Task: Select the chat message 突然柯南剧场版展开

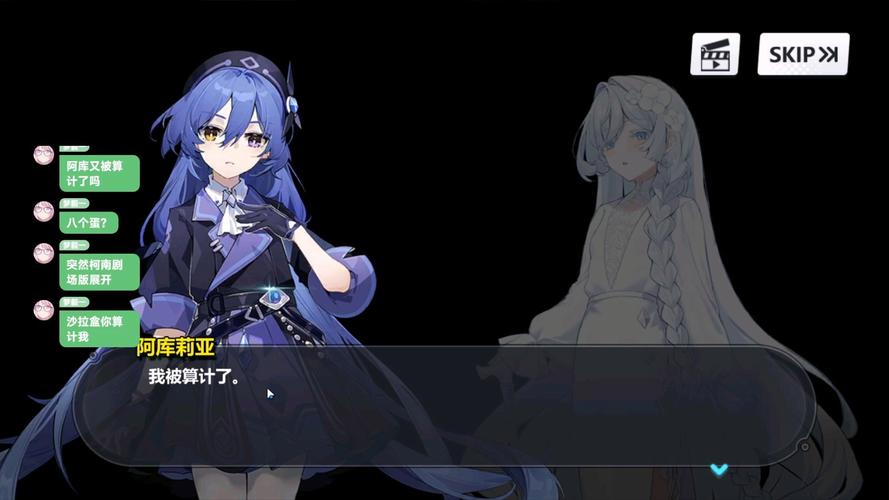Action: (x=100, y=272)
